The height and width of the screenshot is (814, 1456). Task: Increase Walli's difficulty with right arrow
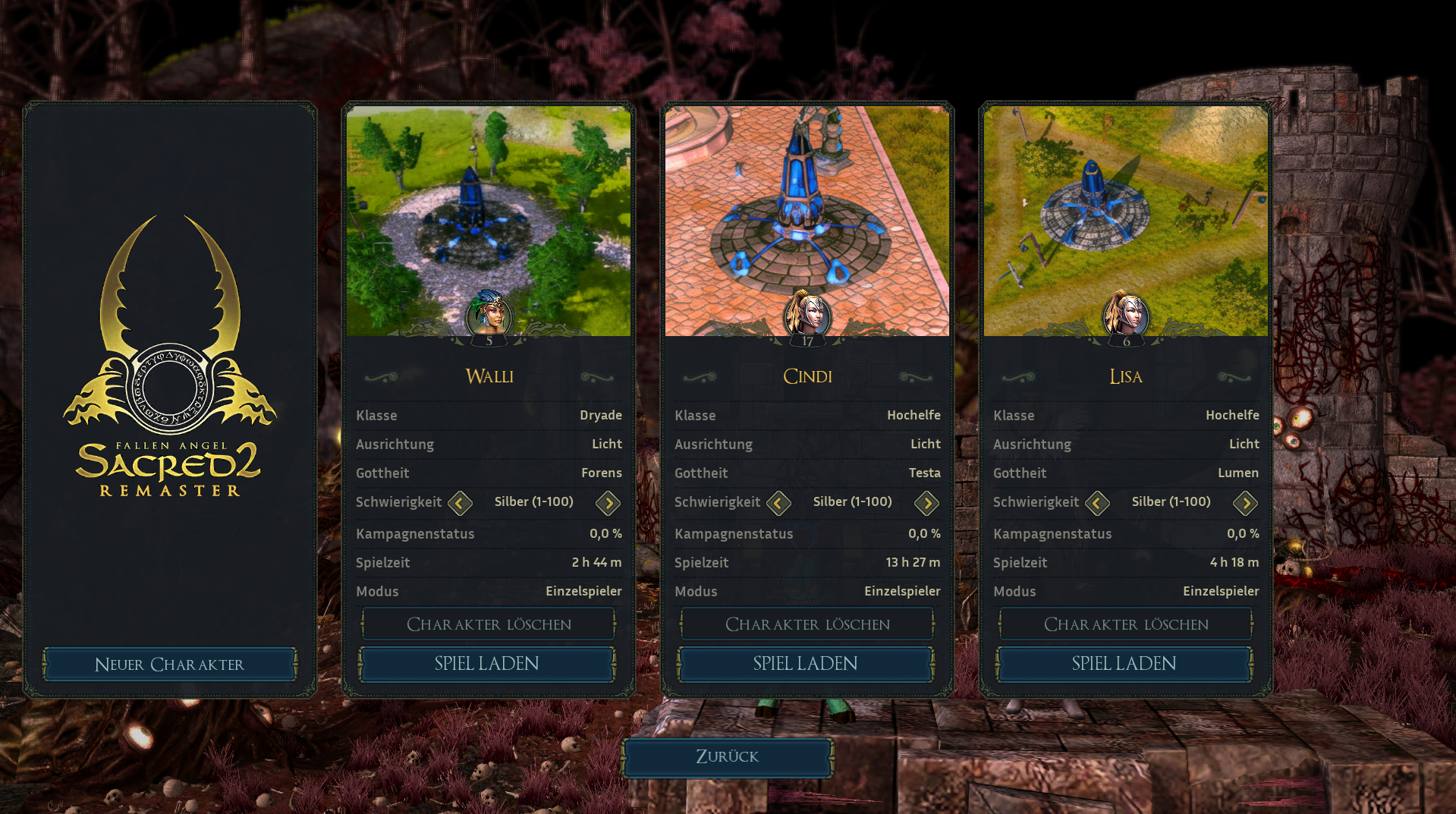(608, 502)
